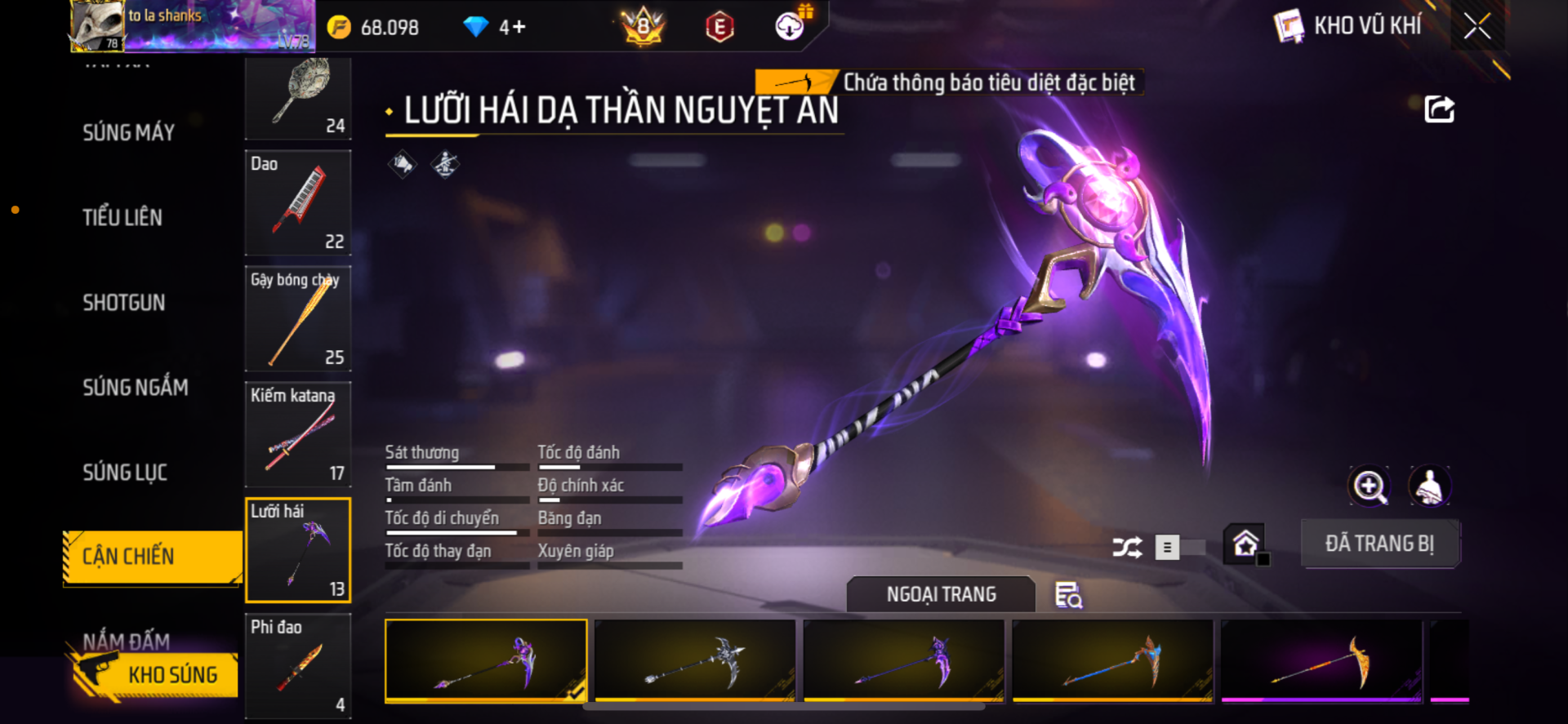Screen dimensions: 1568x724
Task: Select the SÚNG MÁY category
Action: pos(128,132)
